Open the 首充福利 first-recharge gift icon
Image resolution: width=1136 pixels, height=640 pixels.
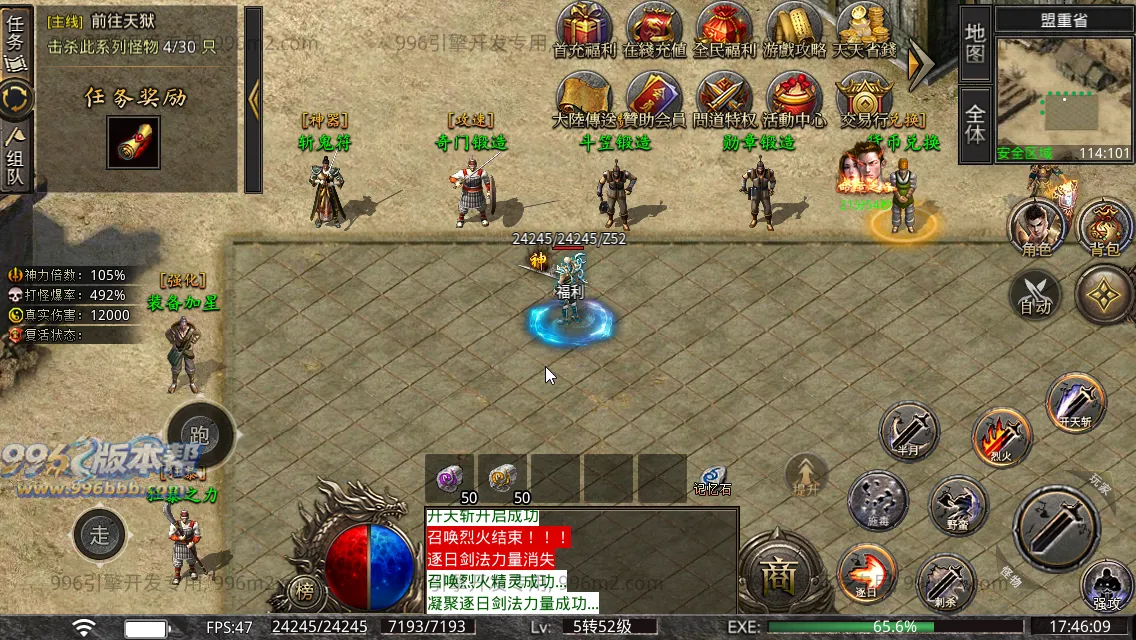[x=584, y=28]
